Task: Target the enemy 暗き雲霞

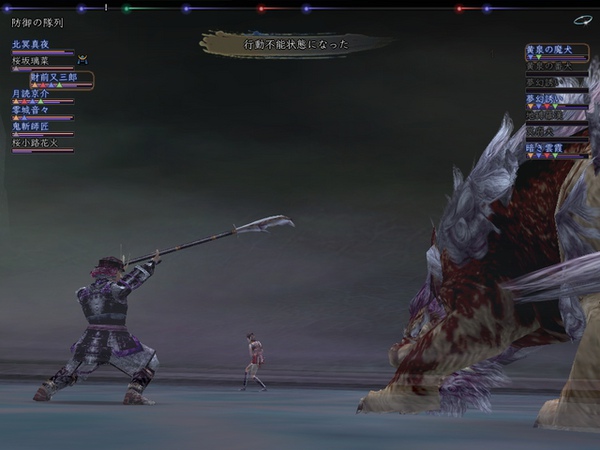Action: tap(546, 148)
